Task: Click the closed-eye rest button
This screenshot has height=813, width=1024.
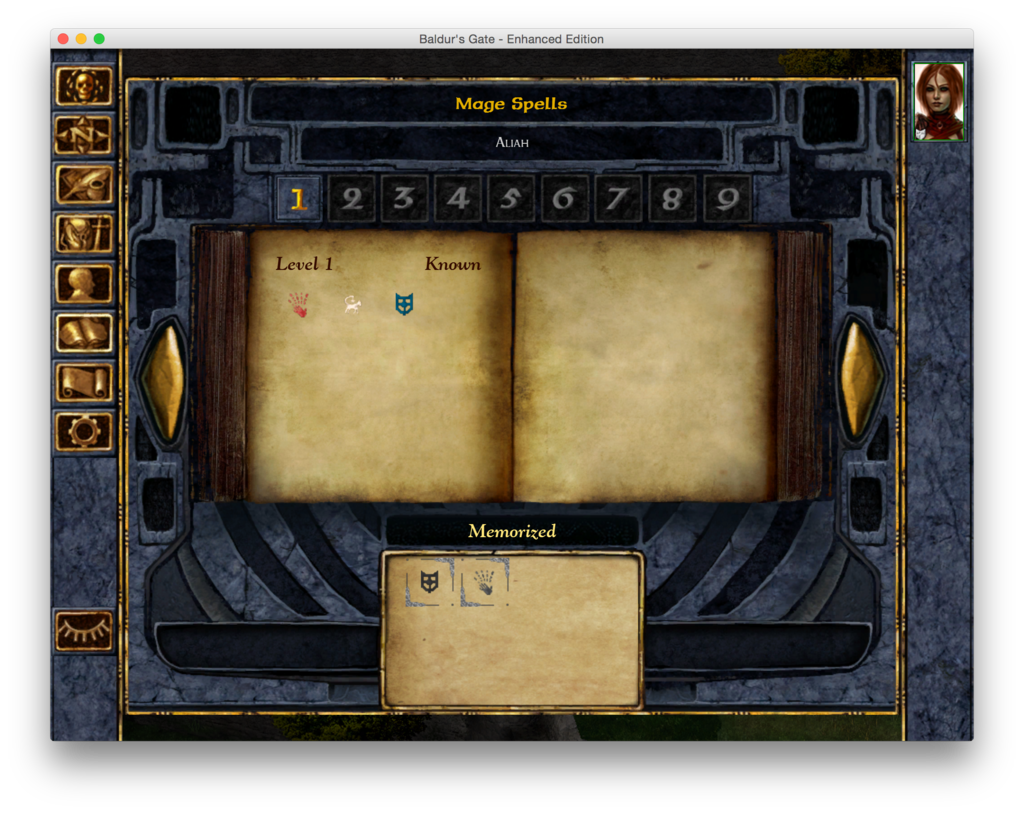Action: coord(84,630)
